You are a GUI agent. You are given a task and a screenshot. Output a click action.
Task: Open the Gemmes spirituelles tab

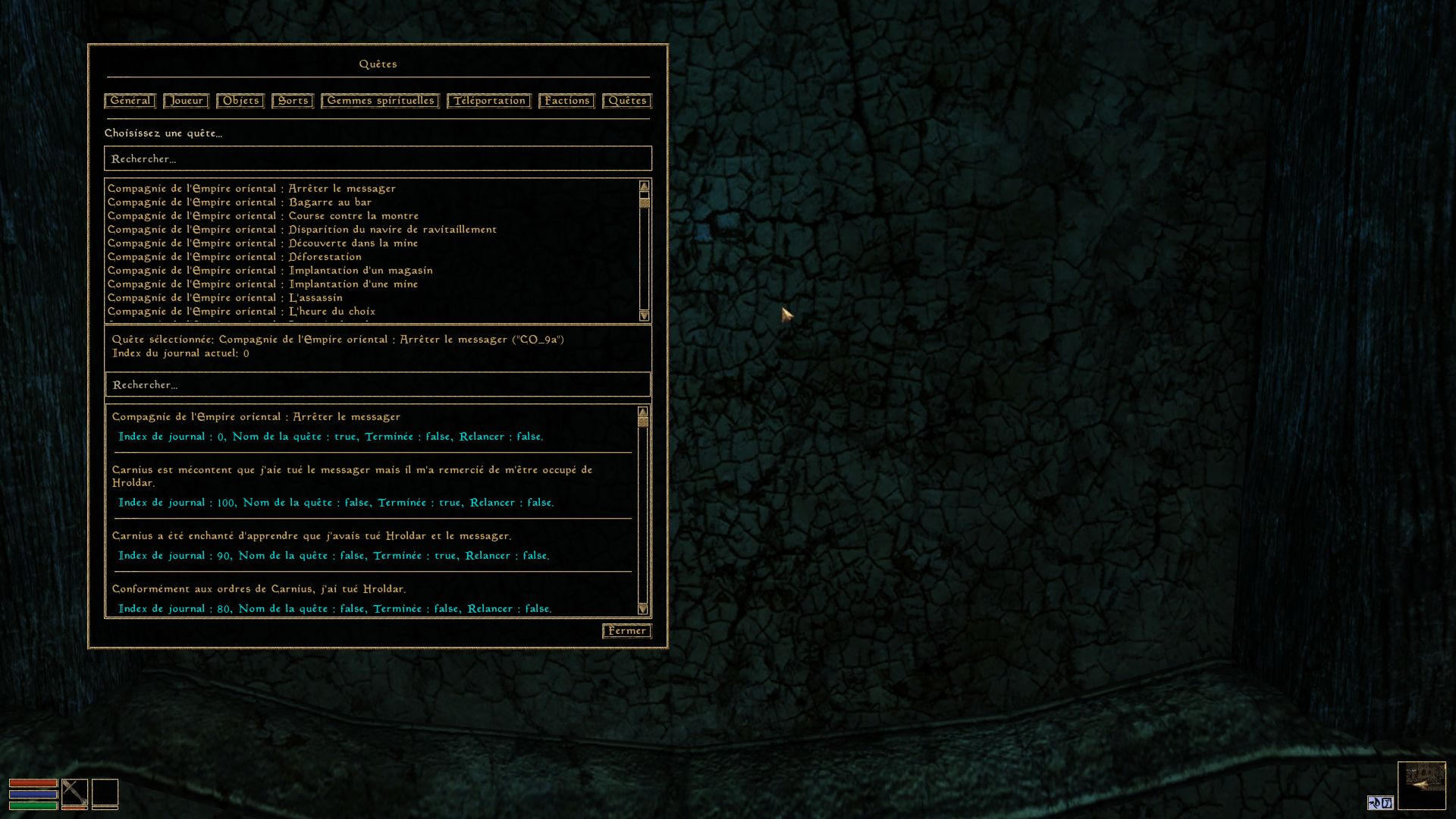click(x=380, y=101)
